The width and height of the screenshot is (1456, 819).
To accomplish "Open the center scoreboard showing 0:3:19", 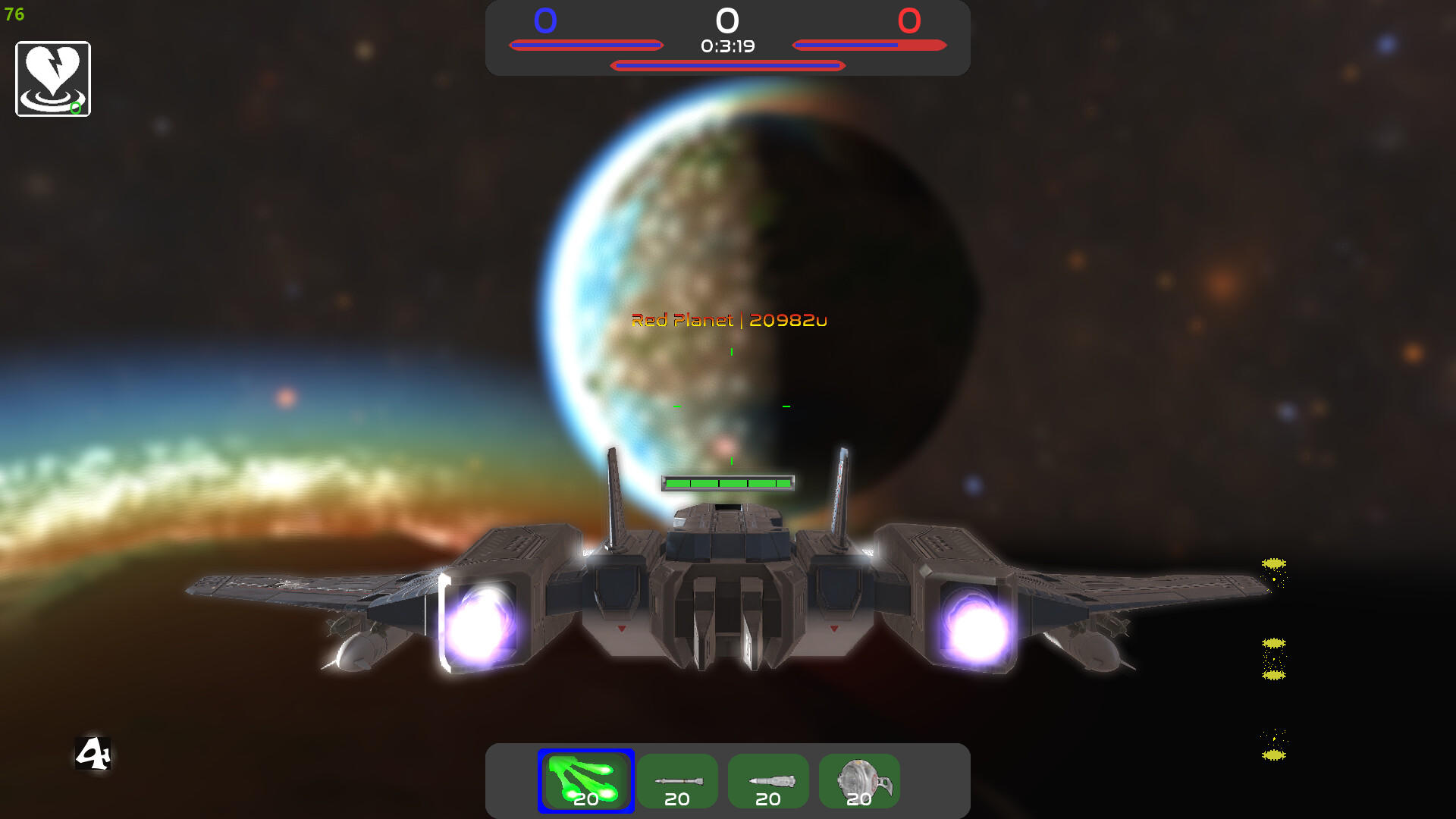I will (x=727, y=47).
